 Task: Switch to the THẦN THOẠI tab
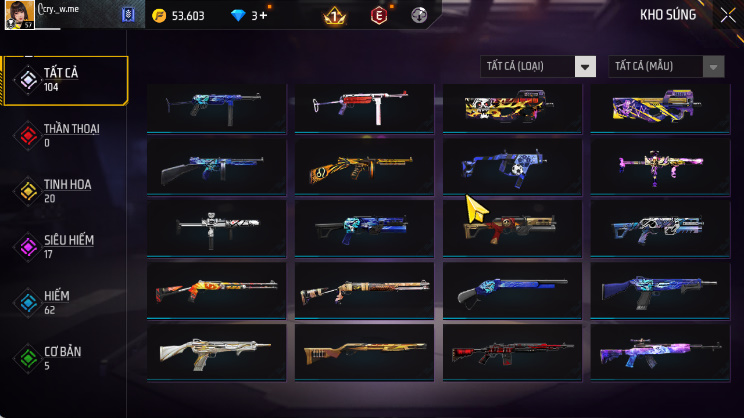(66, 135)
